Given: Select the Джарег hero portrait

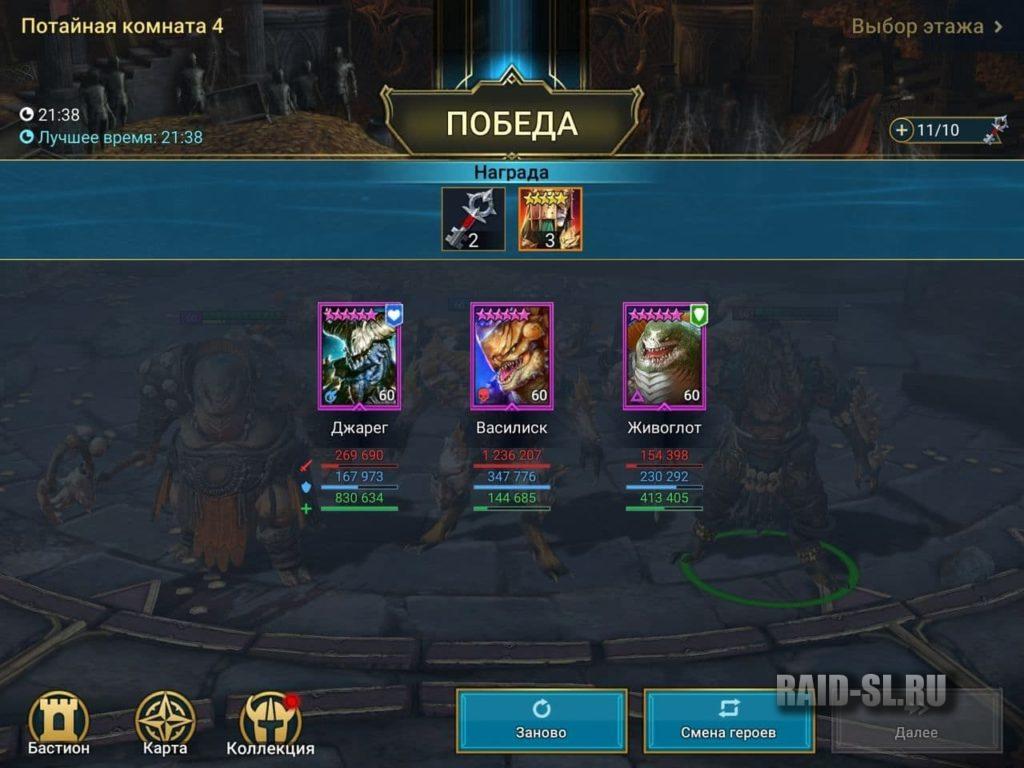Looking at the screenshot, I should point(359,356).
